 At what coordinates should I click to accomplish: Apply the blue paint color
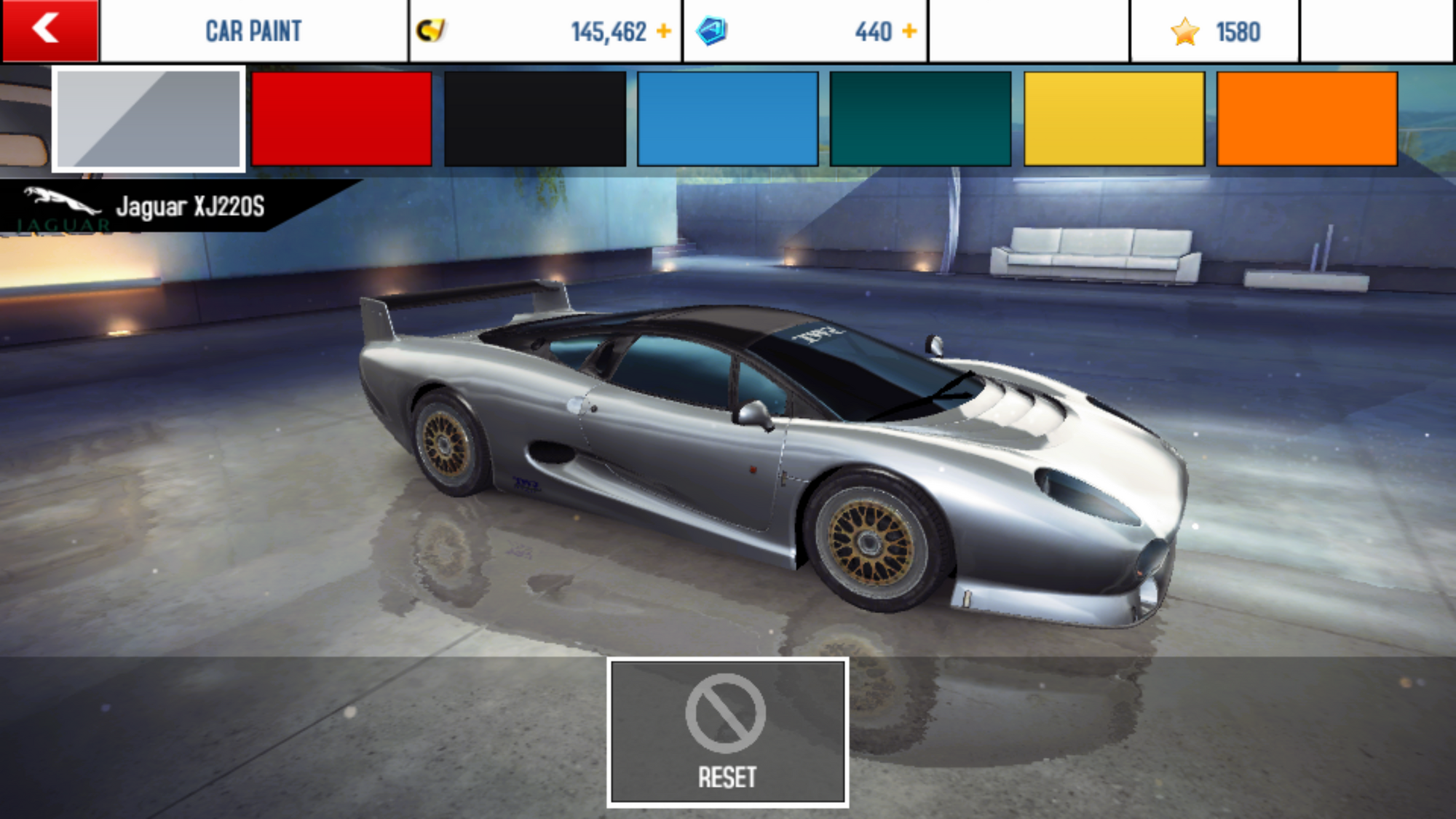(727, 119)
